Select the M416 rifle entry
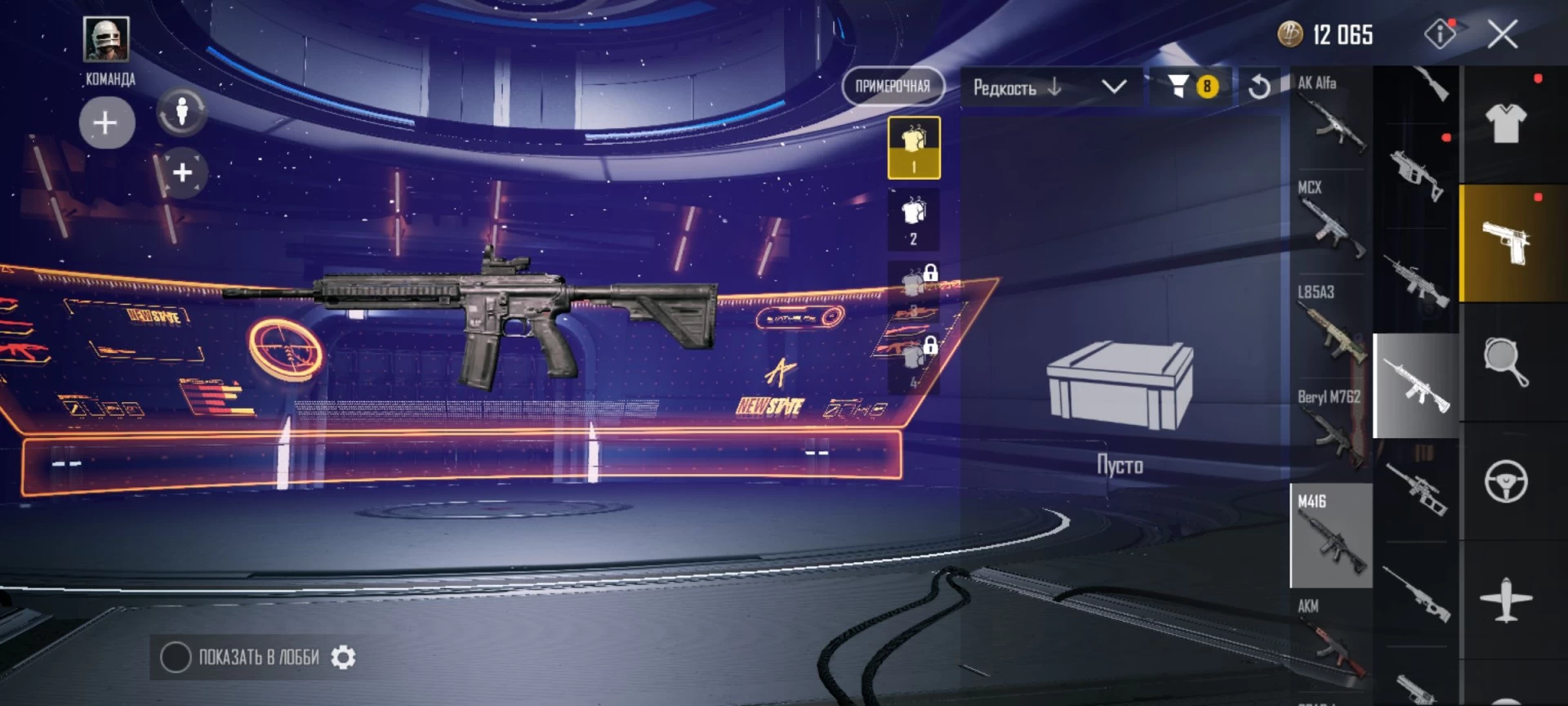The image size is (1568, 706). [x=1331, y=536]
